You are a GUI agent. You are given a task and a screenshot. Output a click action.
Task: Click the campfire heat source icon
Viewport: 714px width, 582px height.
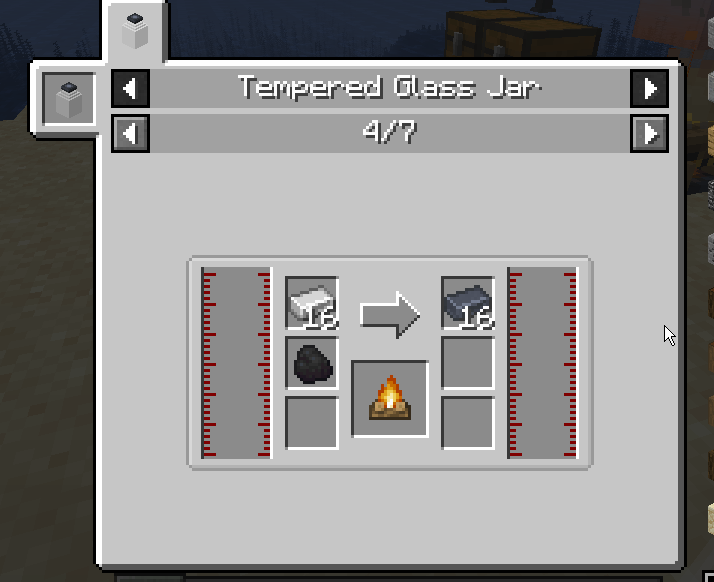coord(390,399)
